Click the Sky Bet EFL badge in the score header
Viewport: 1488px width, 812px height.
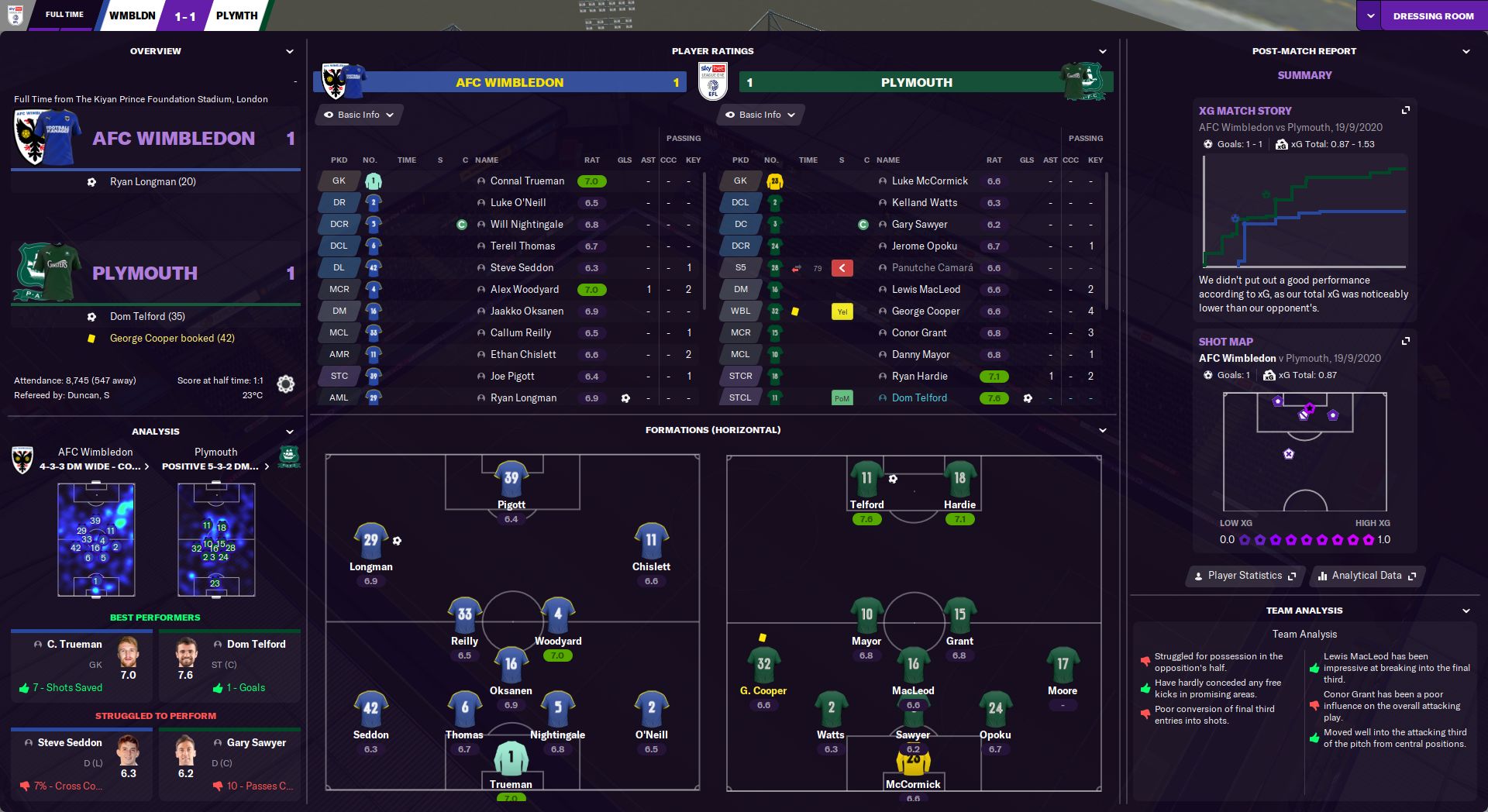click(715, 82)
